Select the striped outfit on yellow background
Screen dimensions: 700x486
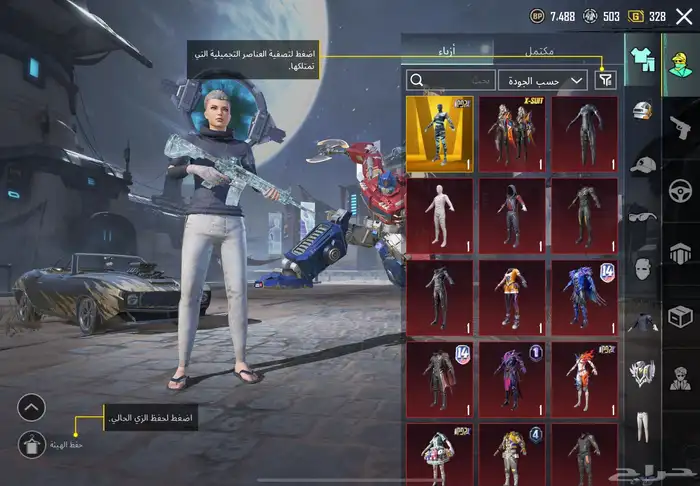click(439, 134)
